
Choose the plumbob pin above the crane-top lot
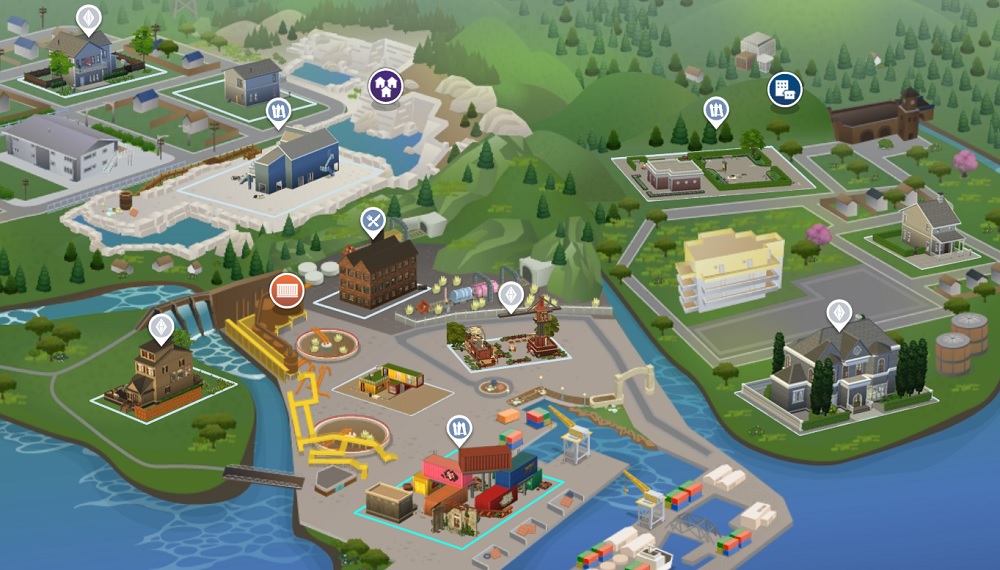[511, 295]
